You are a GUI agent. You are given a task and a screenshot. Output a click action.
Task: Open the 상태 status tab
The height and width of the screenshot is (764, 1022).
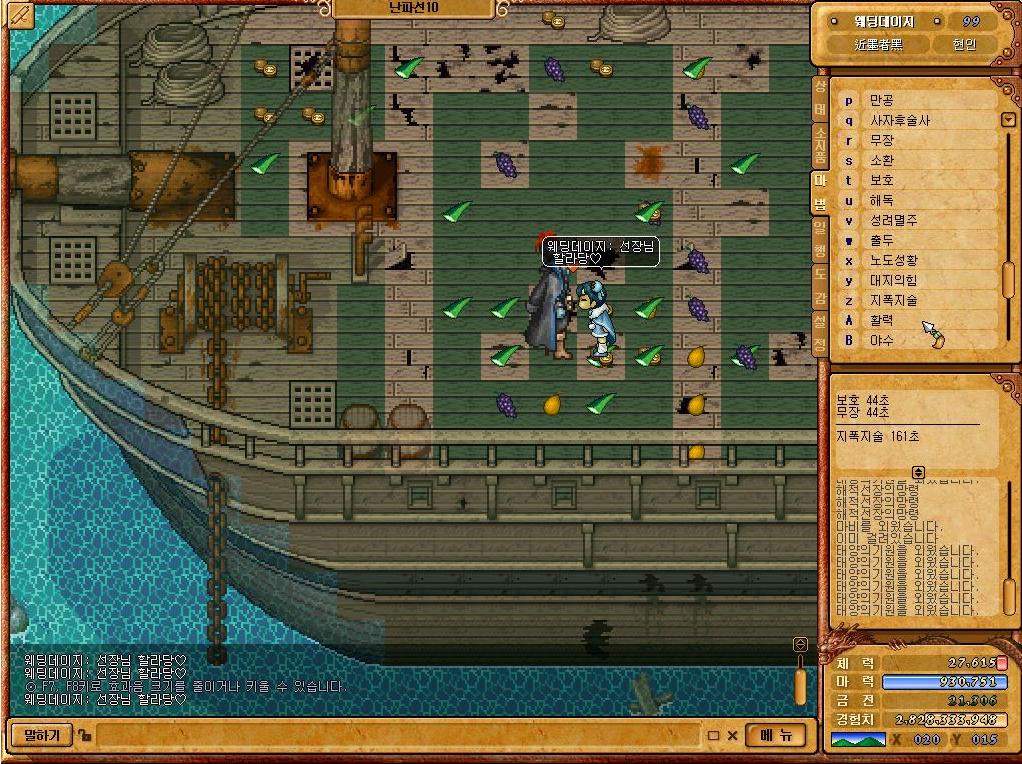click(x=820, y=97)
